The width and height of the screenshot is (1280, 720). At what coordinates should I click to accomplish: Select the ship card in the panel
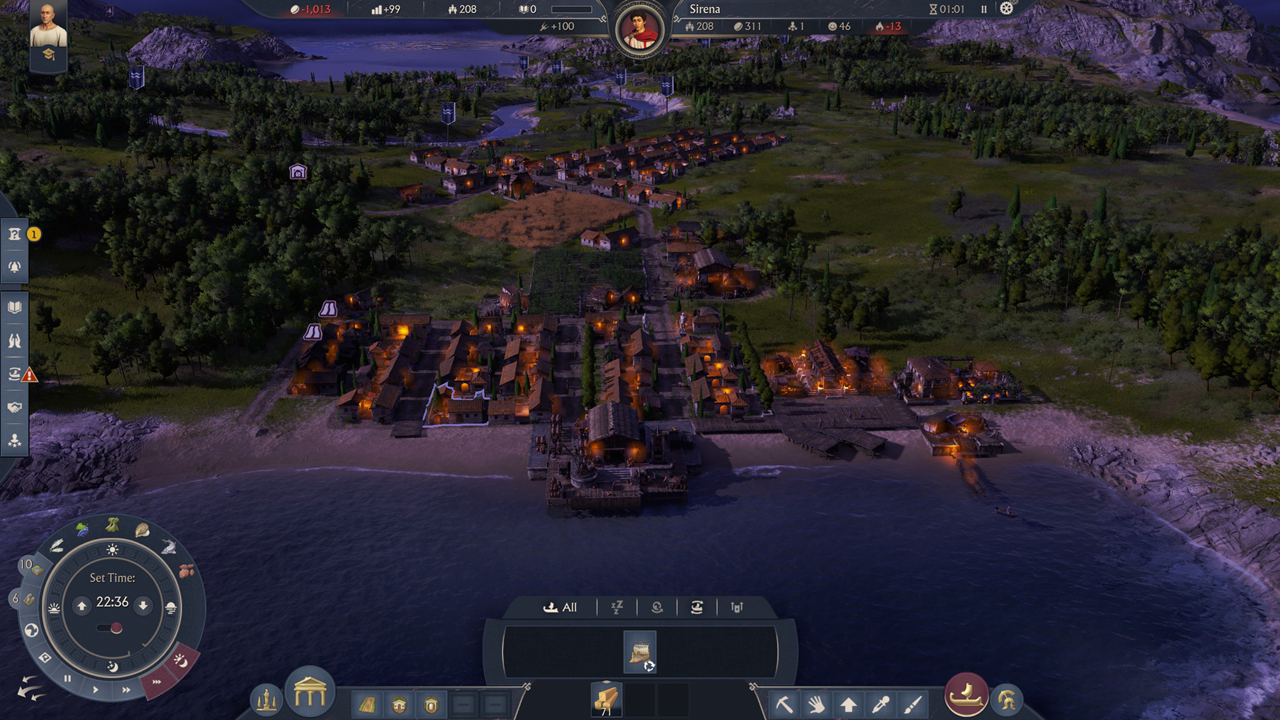tap(639, 651)
